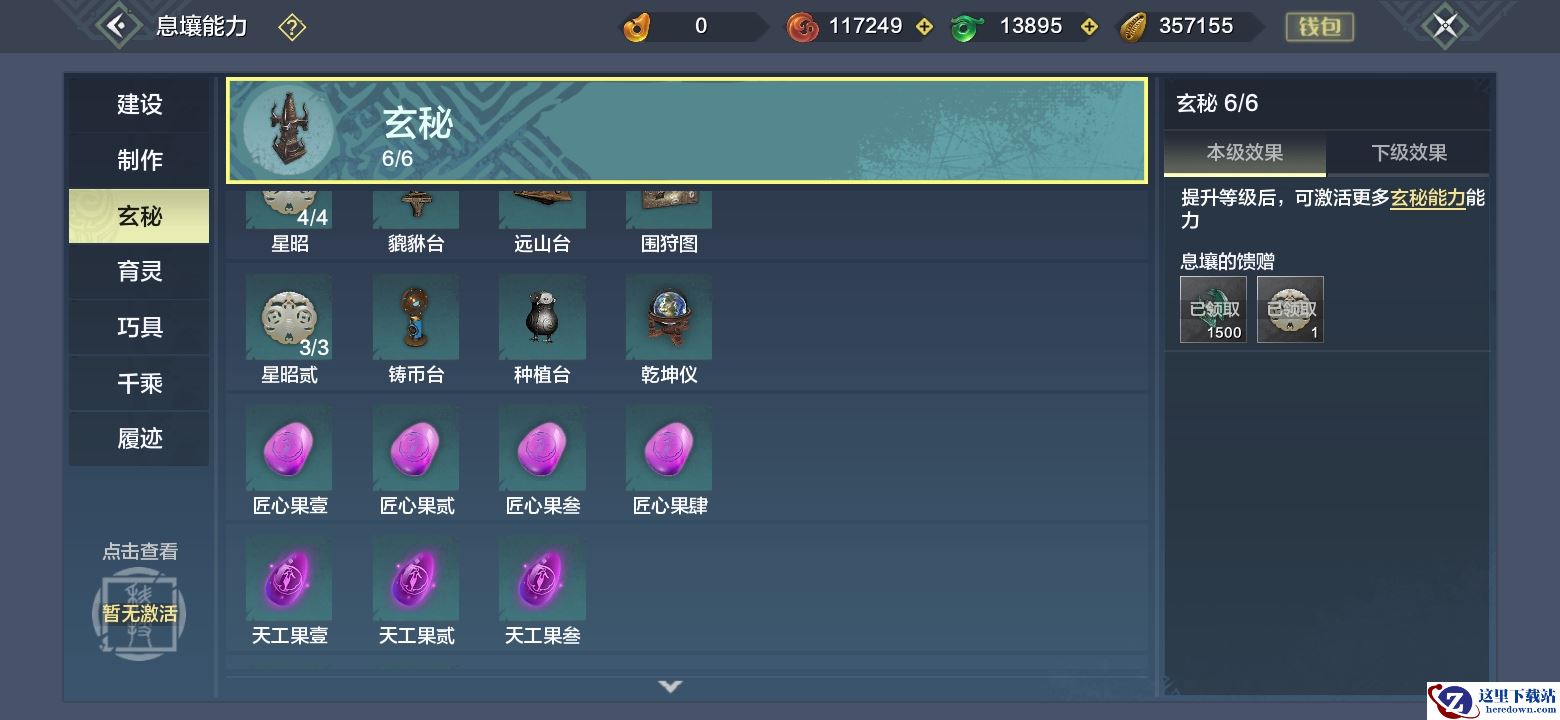Viewport: 1560px width, 720px height.
Task: Switch to the 制作 category tab
Action: tap(139, 160)
